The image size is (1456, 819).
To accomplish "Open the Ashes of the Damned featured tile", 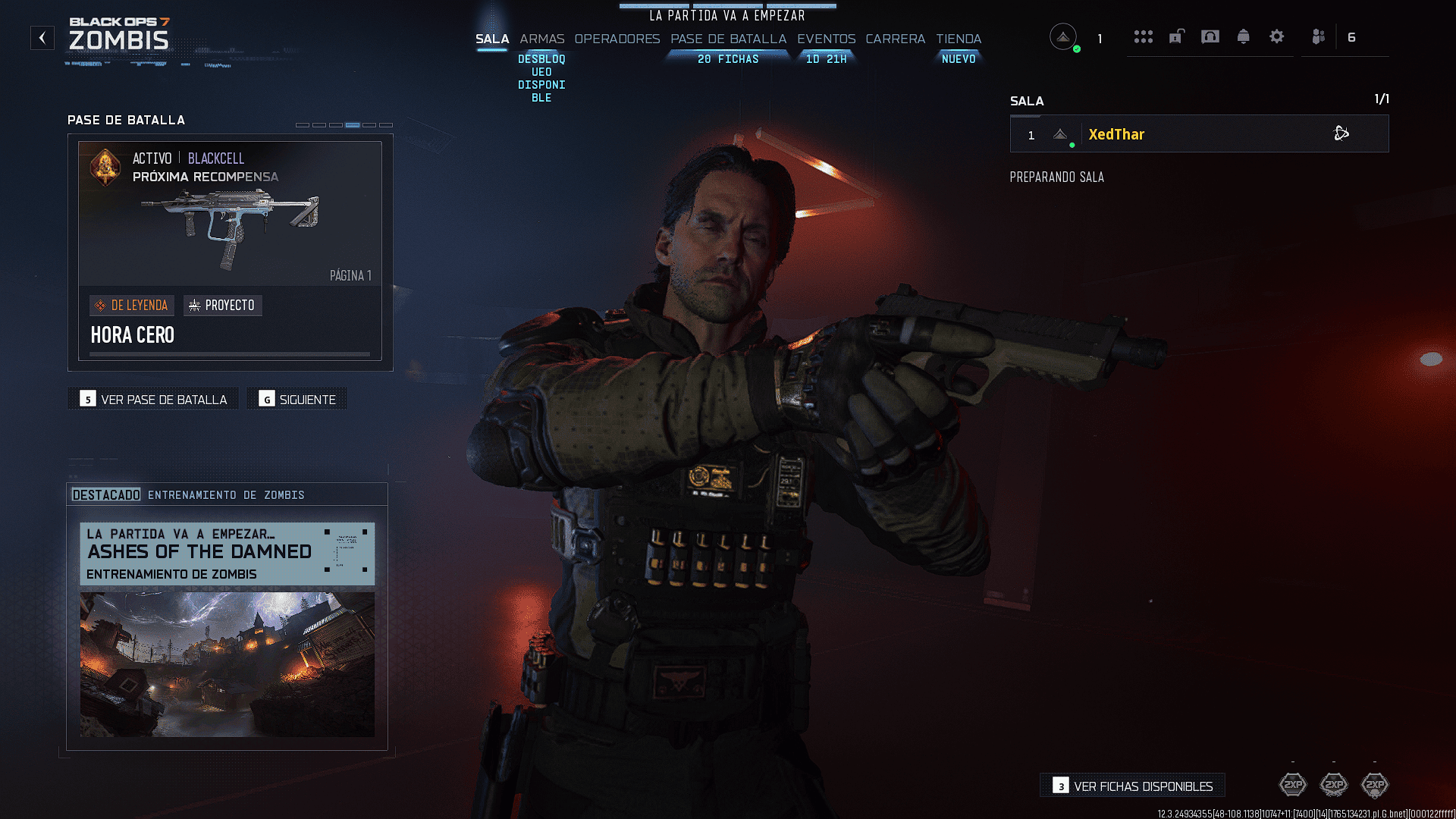I will (x=227, y=629).
